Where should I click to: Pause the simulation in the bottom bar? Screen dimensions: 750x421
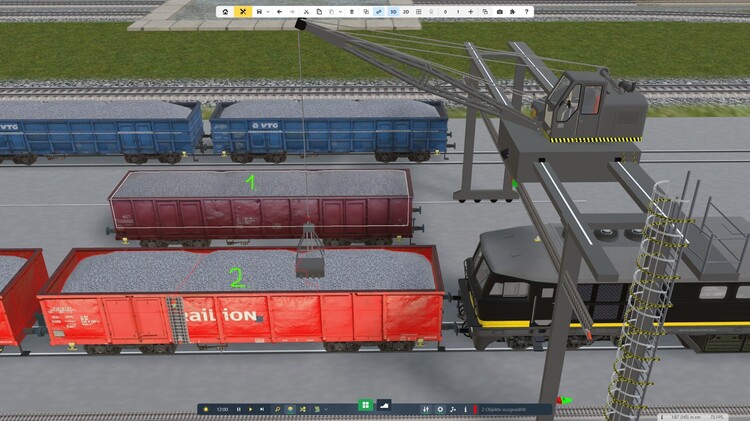click(239, 409)
